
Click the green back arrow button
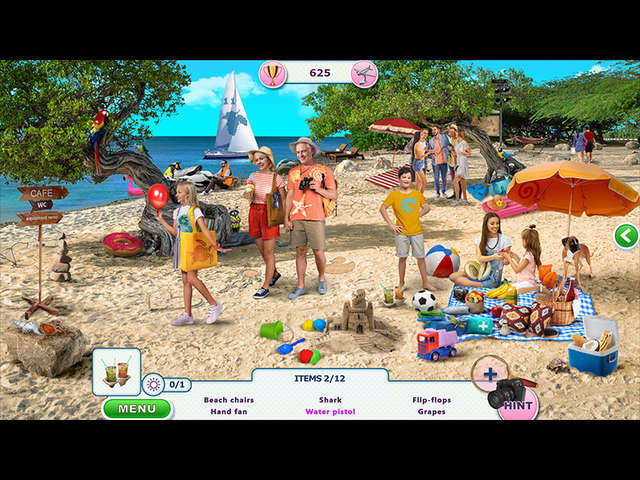pos(626,236)
